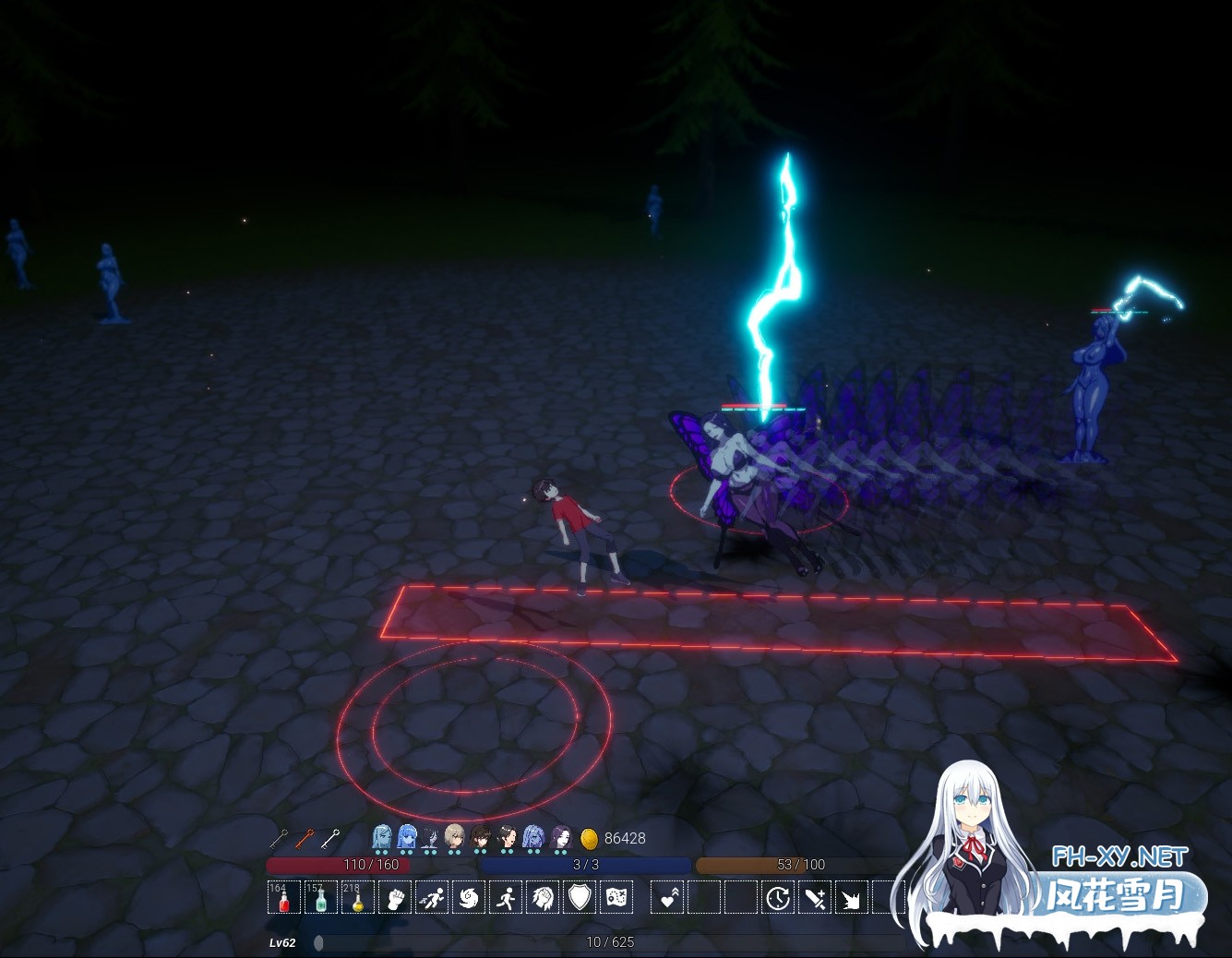This screenshot has width=1232, height=958.
Task: Select the running figure skill
Action: click(506, 897)
